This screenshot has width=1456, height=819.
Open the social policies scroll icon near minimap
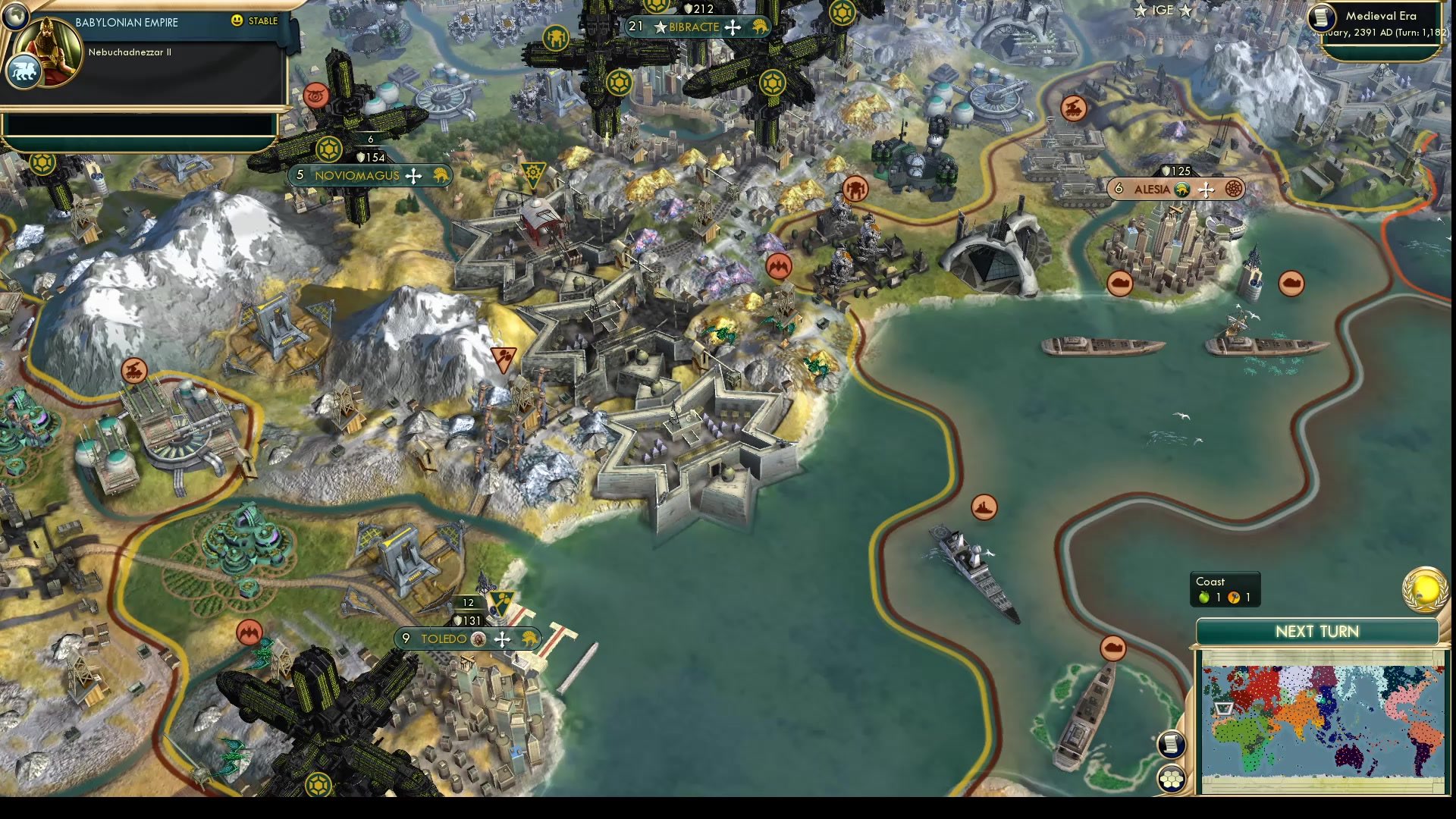[x=1171, y=744]
